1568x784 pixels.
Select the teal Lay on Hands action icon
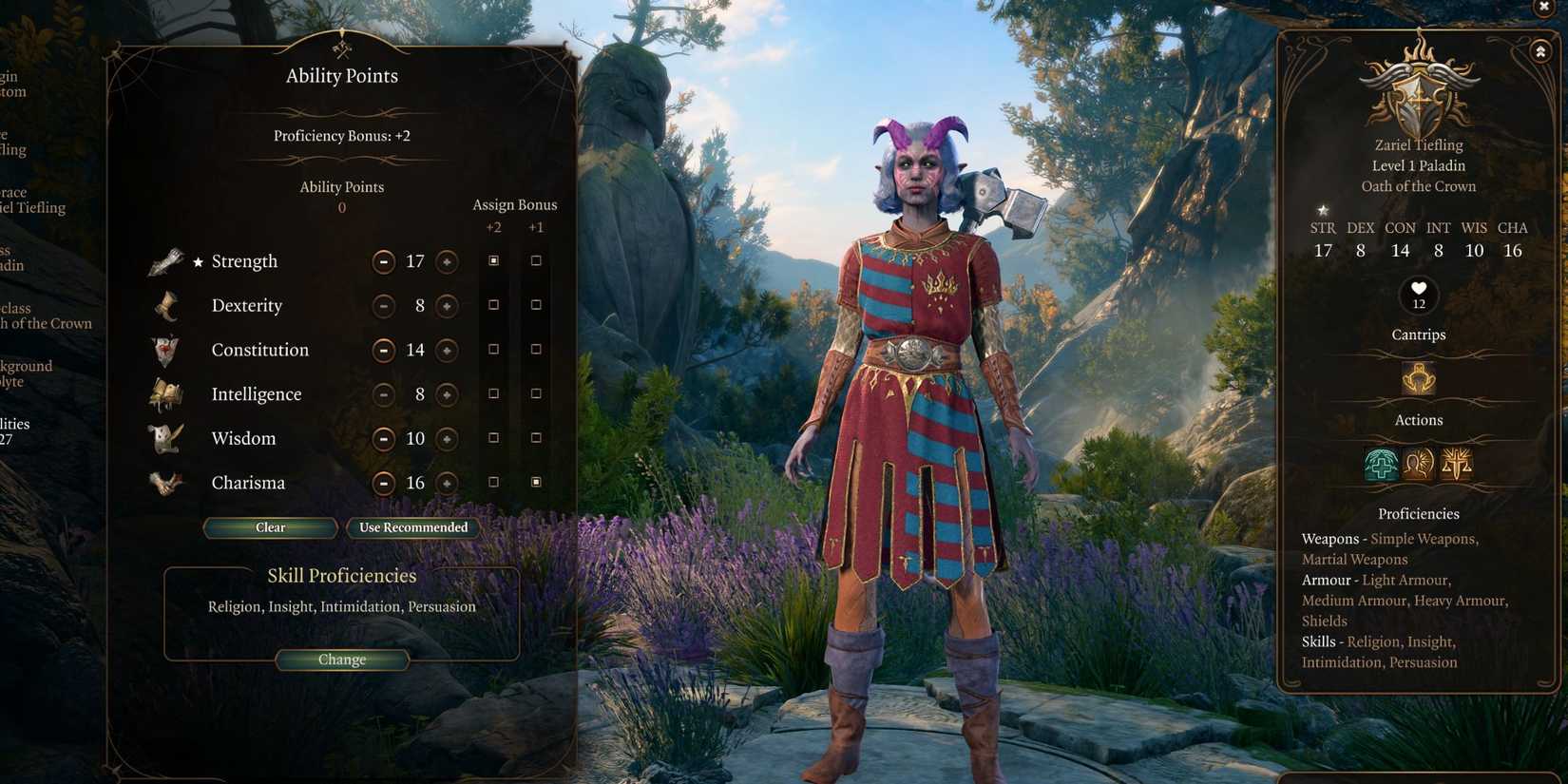1381,464
